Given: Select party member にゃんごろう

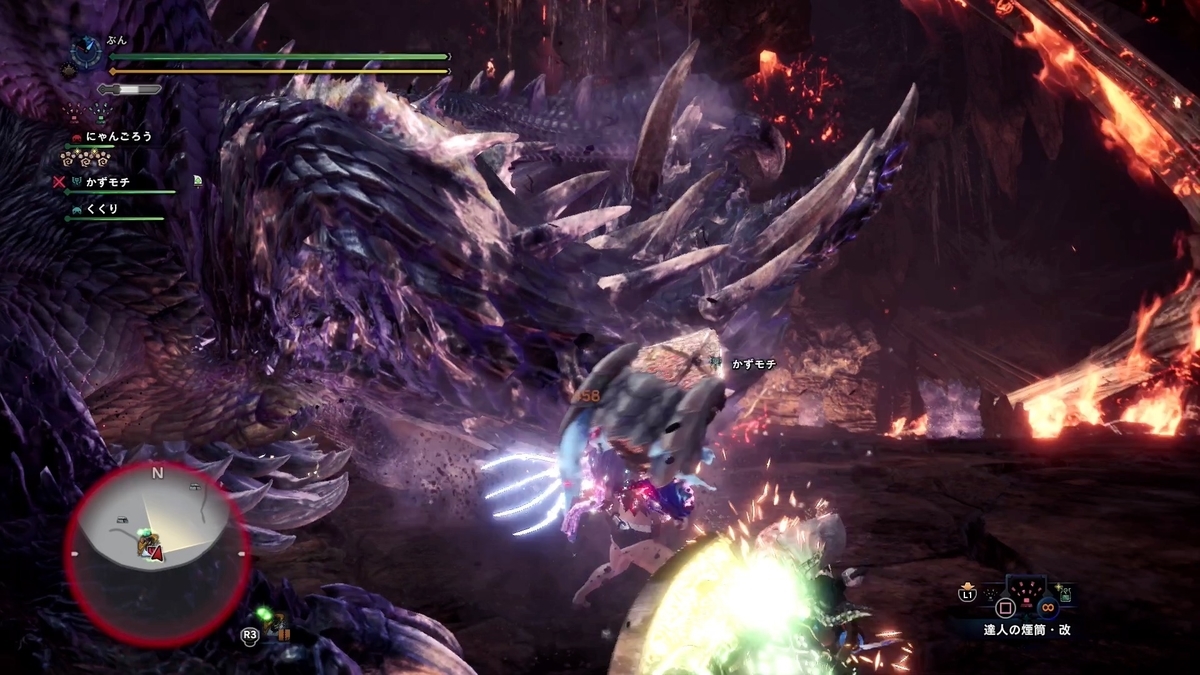Looking at the screenshot, I should point(120,137).
